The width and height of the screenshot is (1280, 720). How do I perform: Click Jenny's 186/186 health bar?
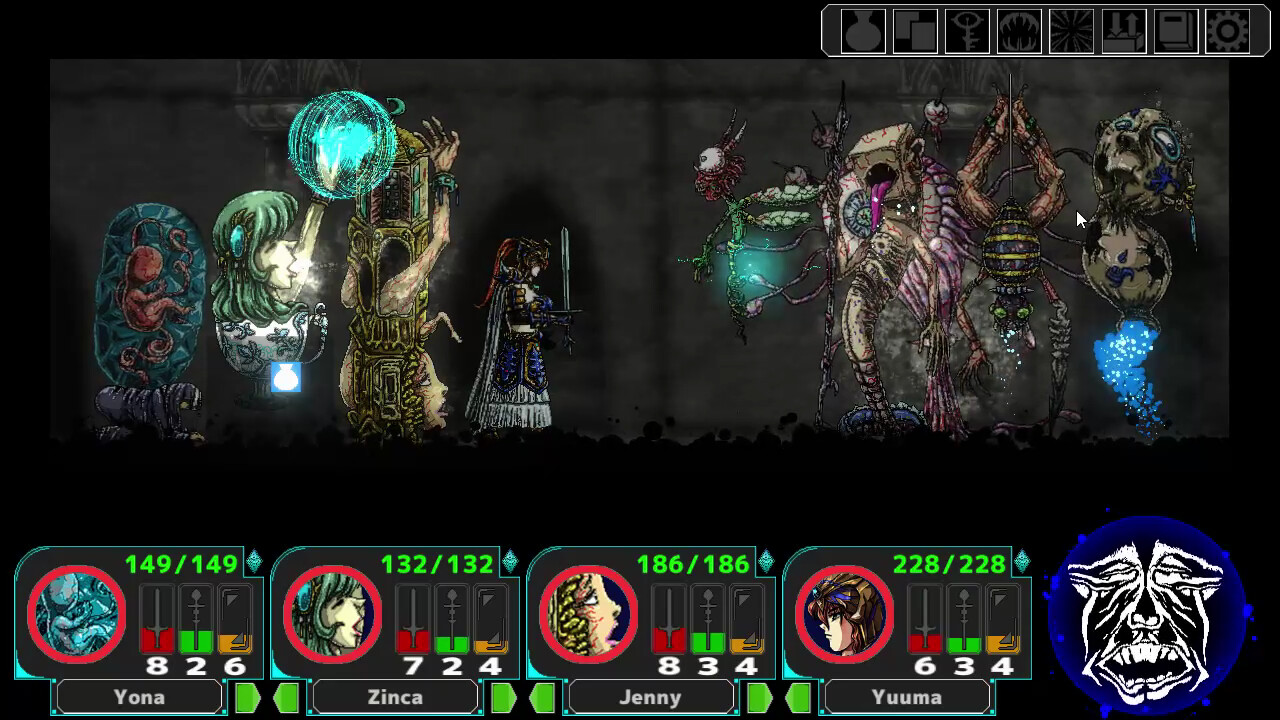coord(695,563)
